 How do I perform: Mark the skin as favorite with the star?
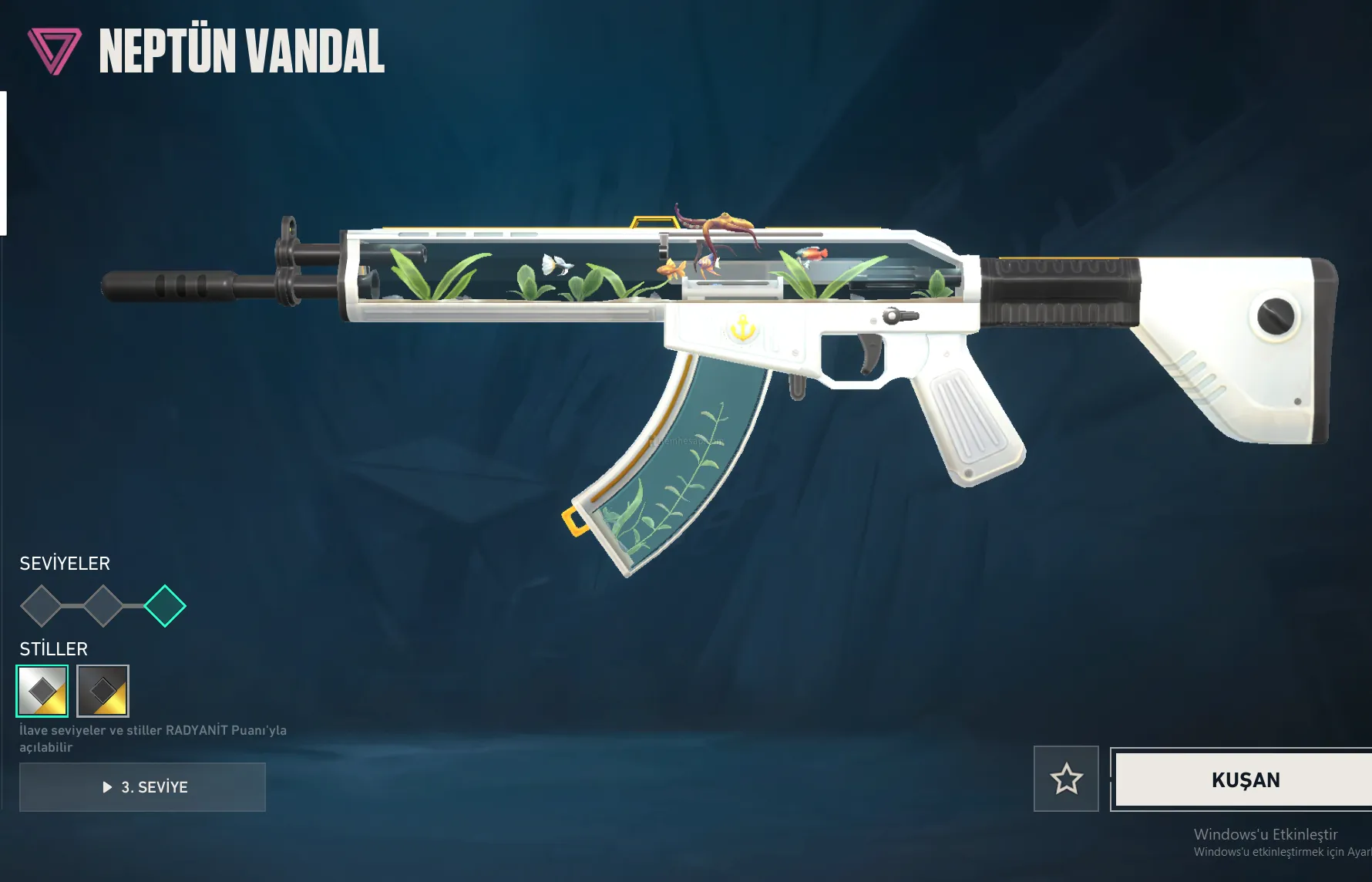point(1066,779)
